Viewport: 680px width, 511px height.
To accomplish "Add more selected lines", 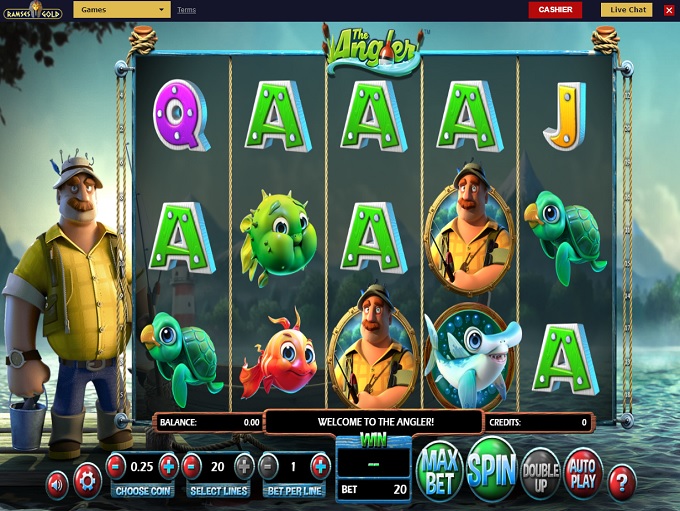I will (x=244, y=466).
